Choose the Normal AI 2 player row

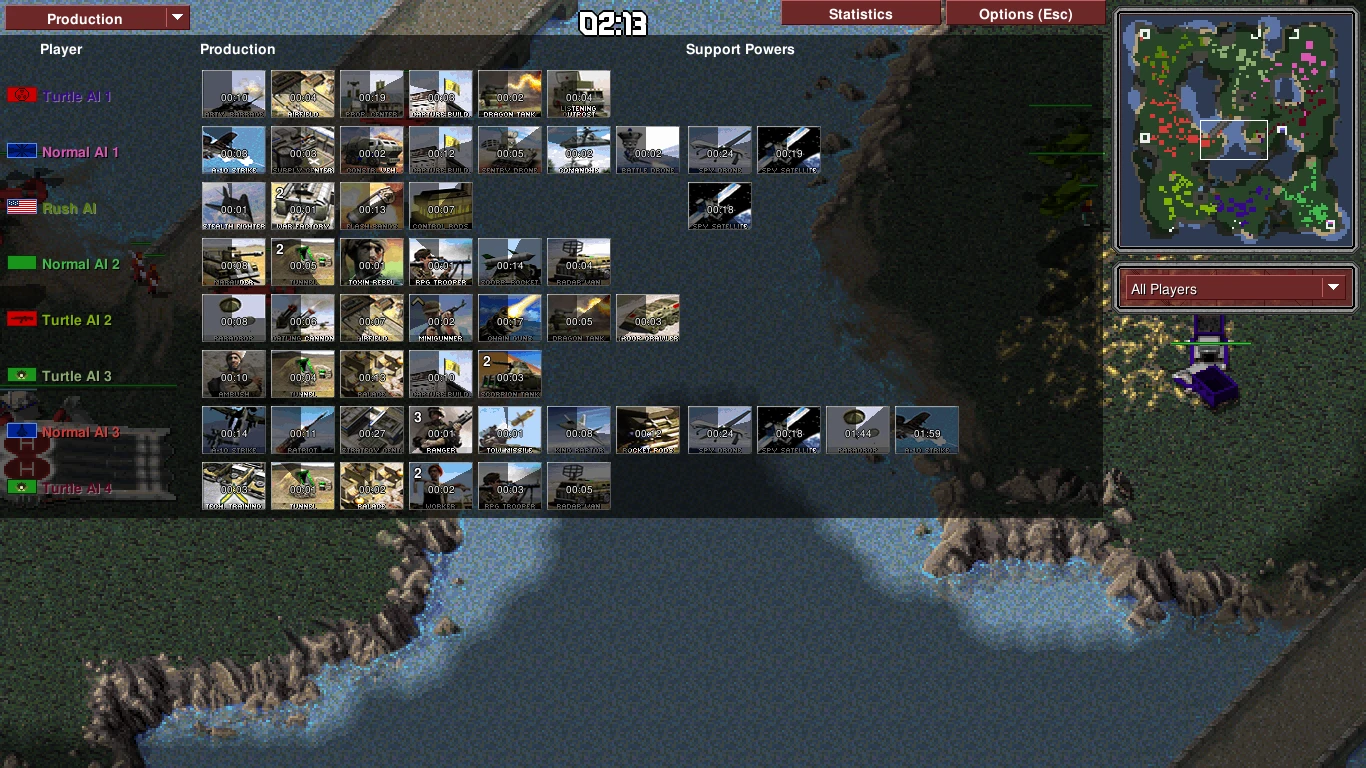click(x=80, y=264)
